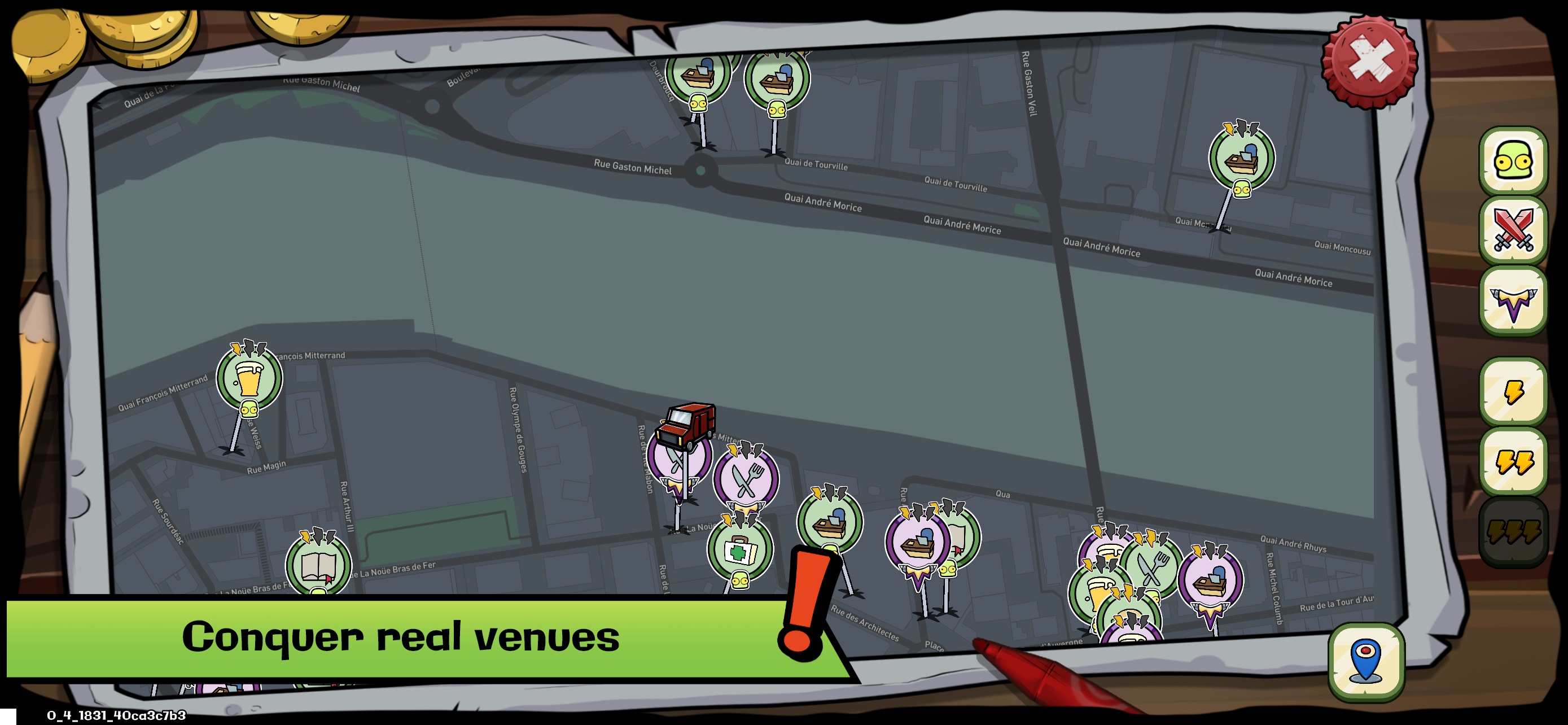The width and height of the screenshot is (1568, 725).
Task: Choose the double lightning bolt filter
Action: click(1513, 461)
